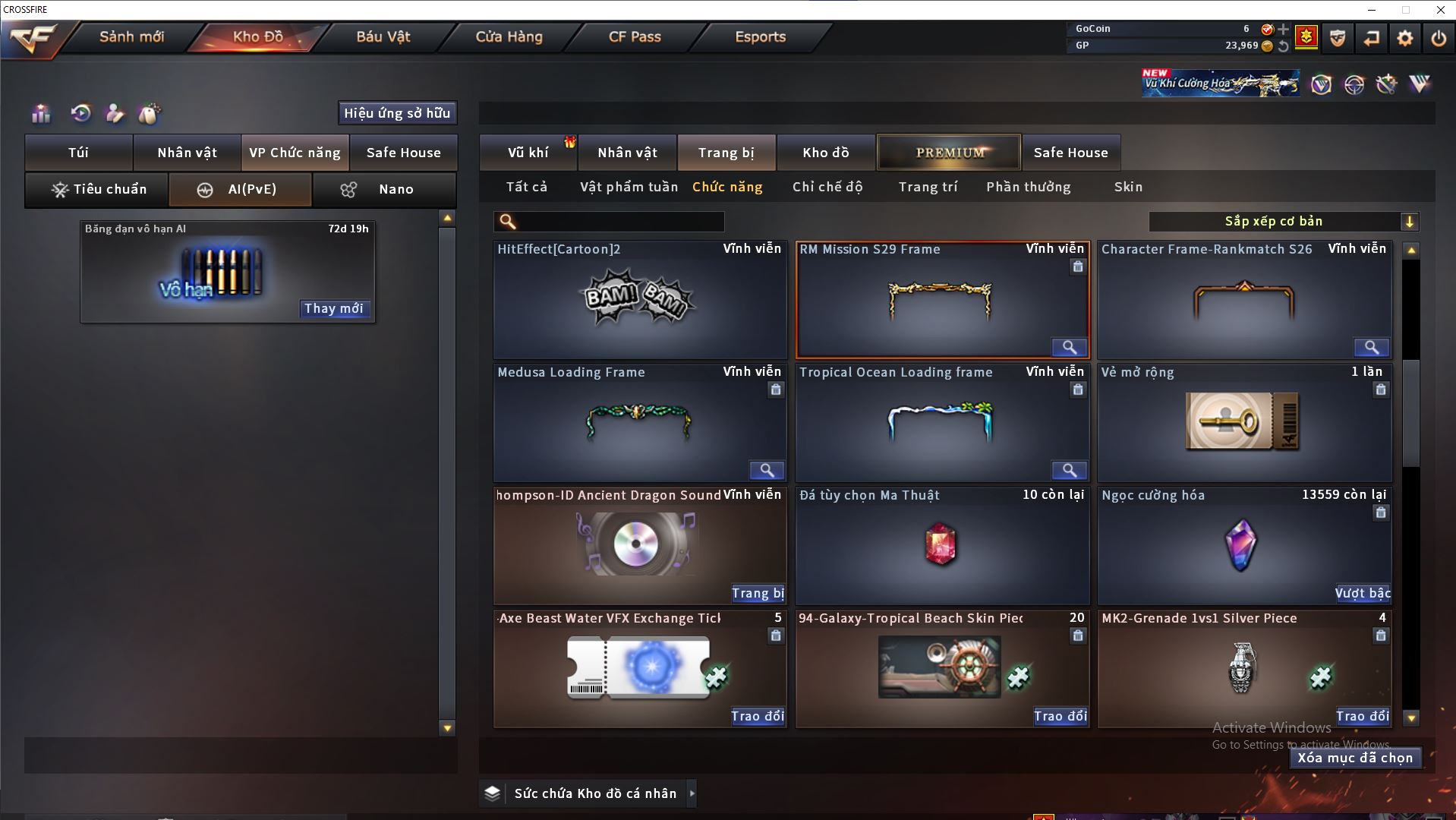Open the Sảnh mới lobby menu
The image size is (1456, 820).
coord(131,36)
